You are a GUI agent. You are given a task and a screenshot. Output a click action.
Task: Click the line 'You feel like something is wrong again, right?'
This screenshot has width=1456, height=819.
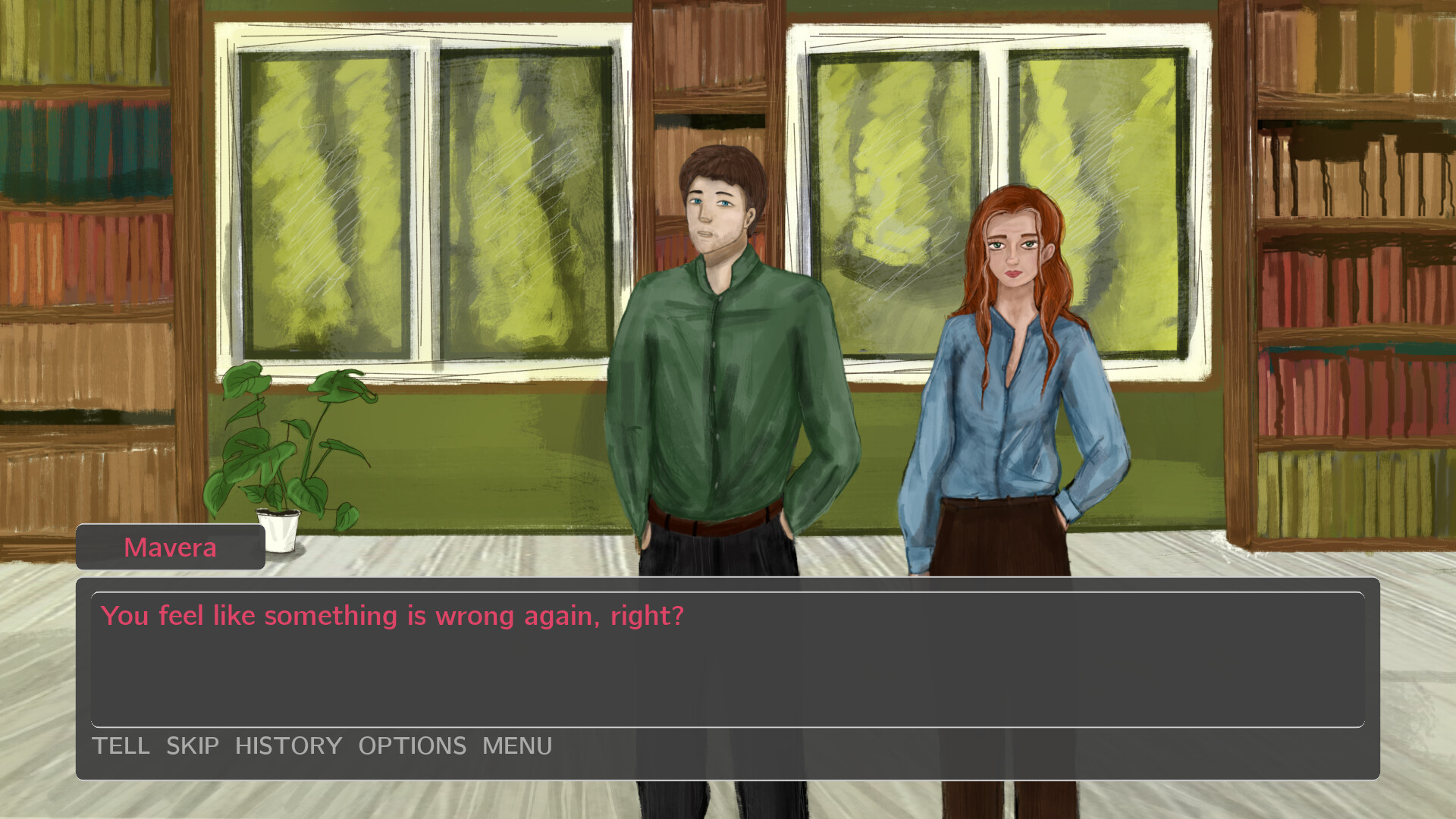tap(394, 616)
